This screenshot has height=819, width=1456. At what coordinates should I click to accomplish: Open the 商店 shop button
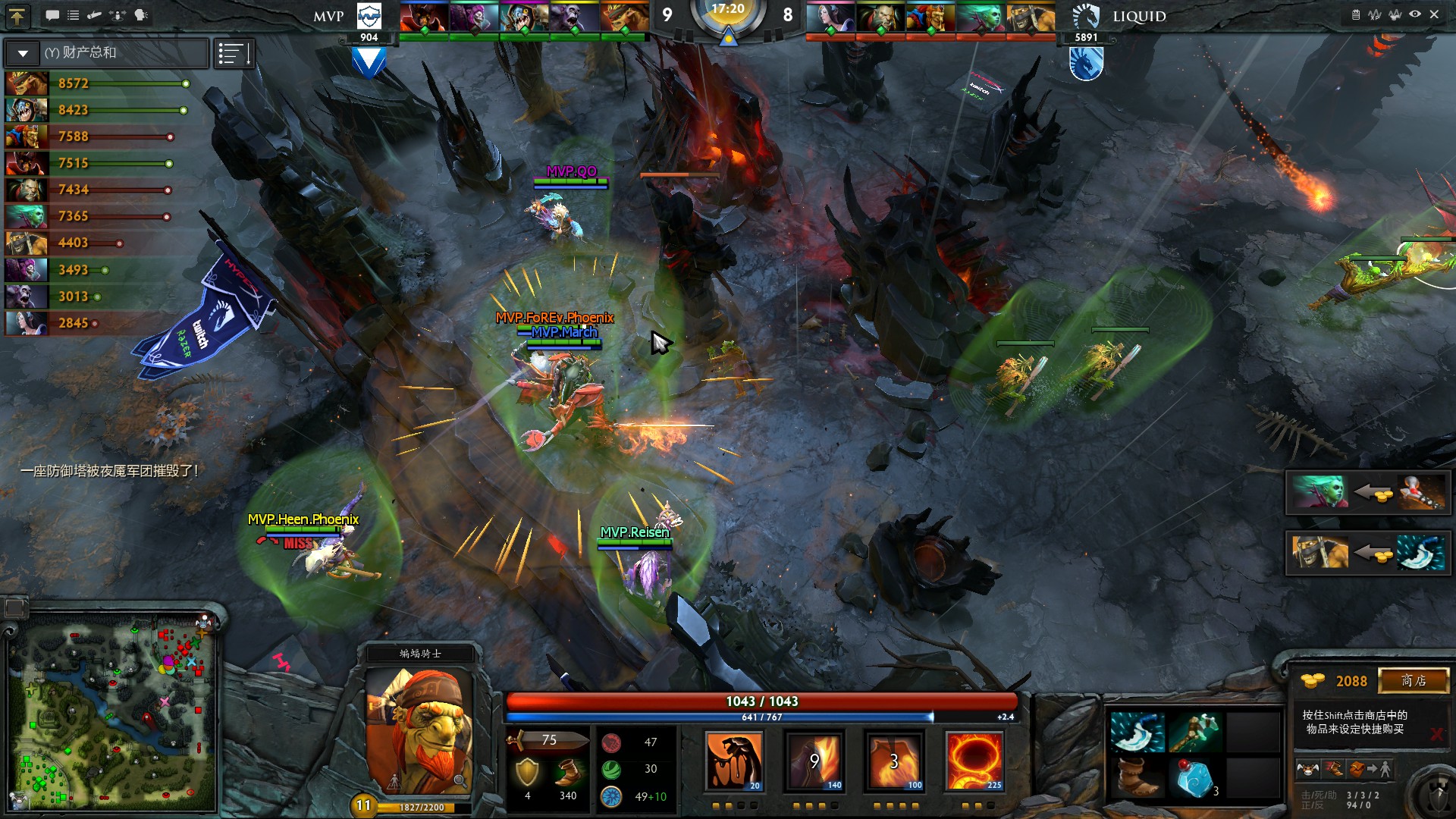(x=1413, y=680)
